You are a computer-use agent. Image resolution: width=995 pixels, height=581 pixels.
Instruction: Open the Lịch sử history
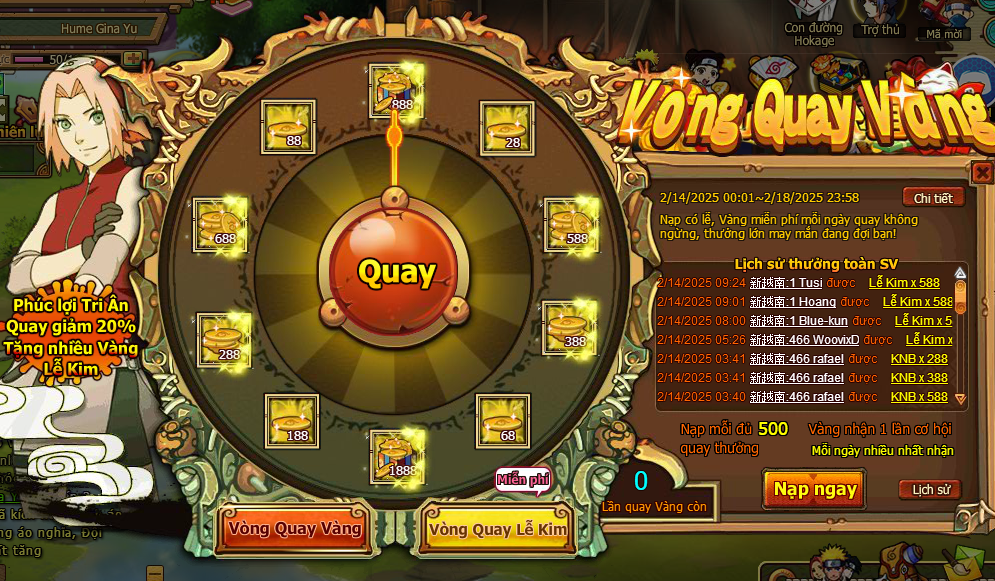(929, 489)
